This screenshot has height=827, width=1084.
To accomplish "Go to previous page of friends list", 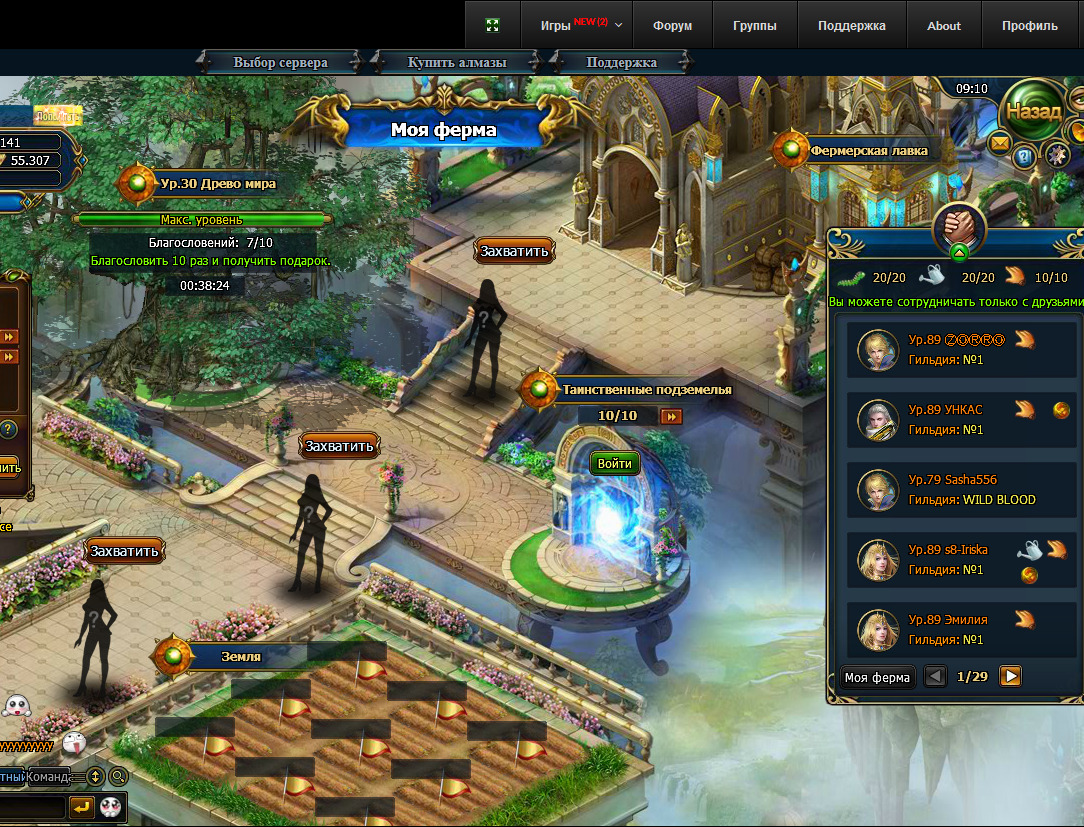I will click(935, 677).
